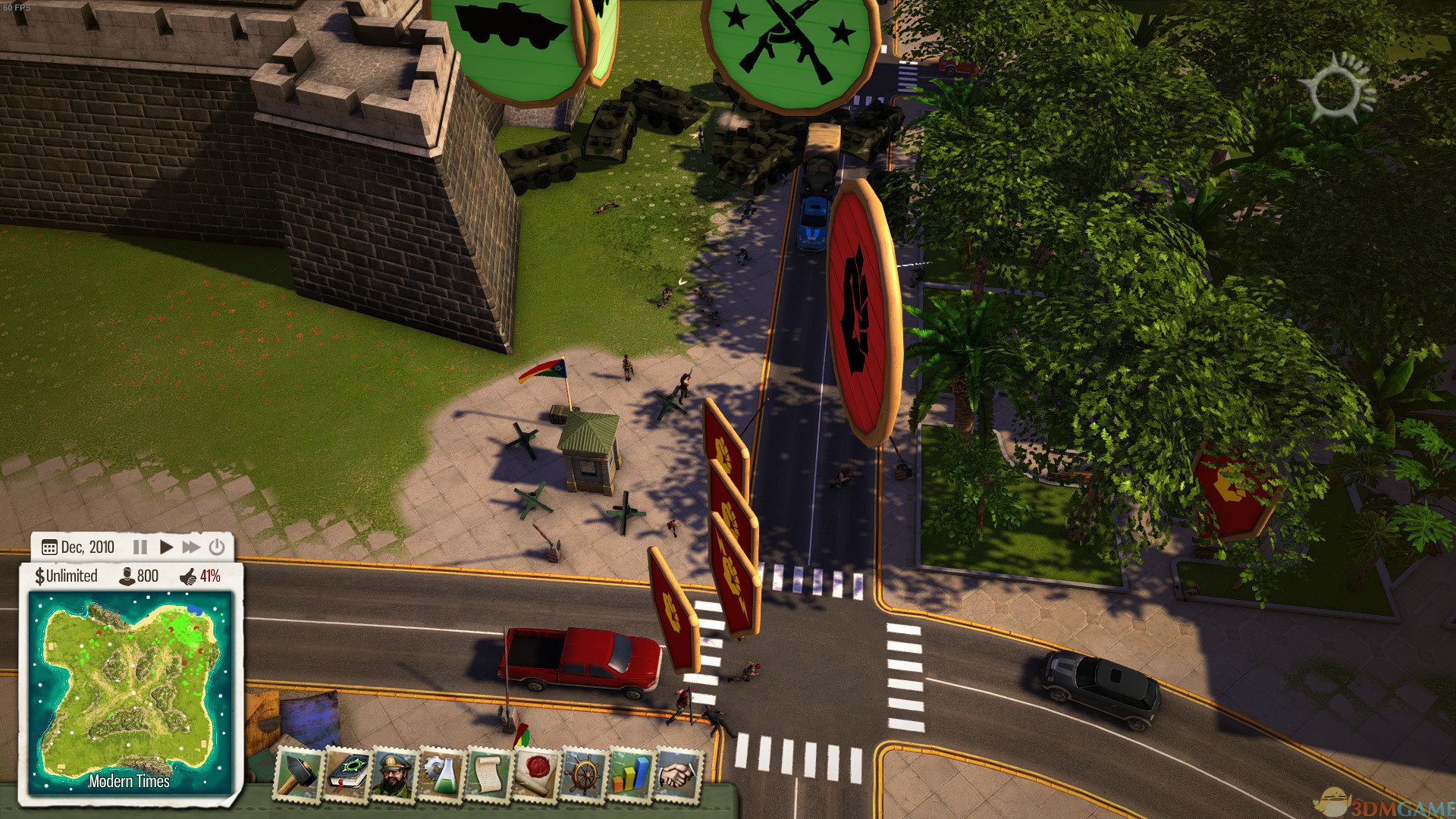Screen dimensions: 1456x819
Task: Show the bar chart overlays stamp
Action: coord(631,773)
